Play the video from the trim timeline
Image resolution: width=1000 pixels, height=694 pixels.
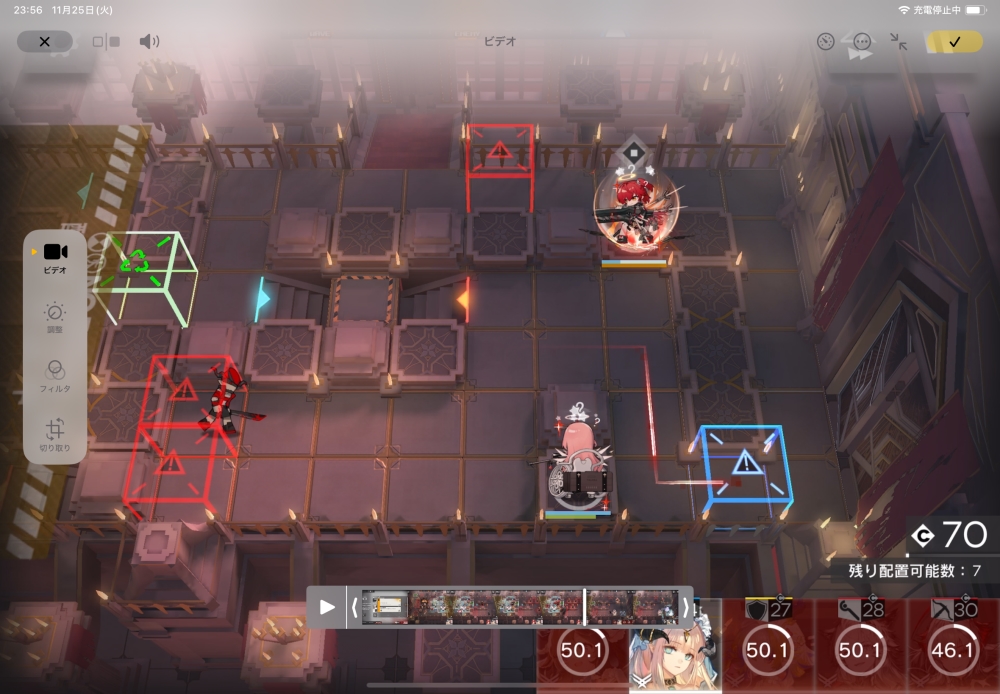[327, 607]
